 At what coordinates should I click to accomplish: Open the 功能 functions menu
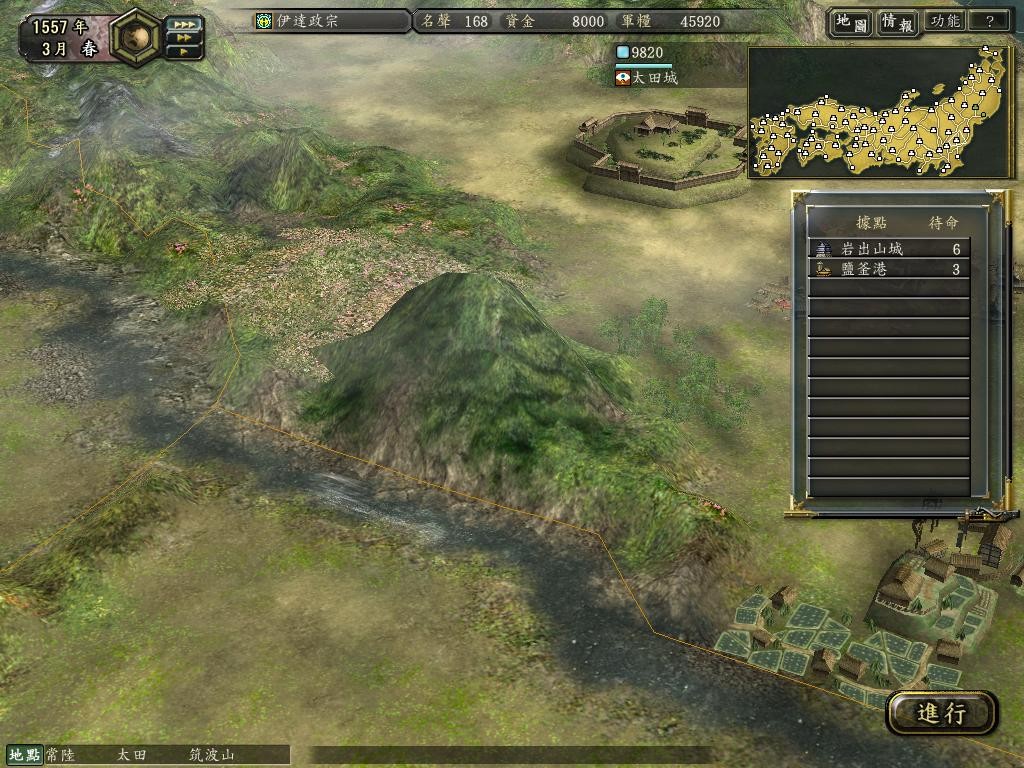(x=945, y=21)
